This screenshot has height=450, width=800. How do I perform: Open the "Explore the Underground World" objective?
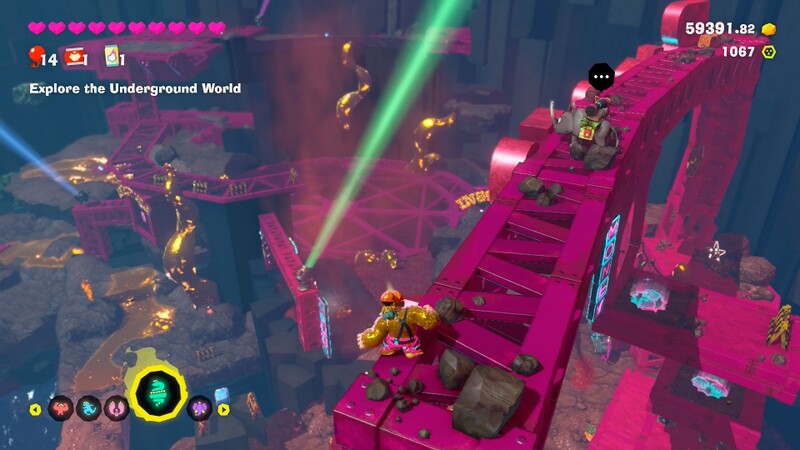pyautogui.click(x=135, y=89)
